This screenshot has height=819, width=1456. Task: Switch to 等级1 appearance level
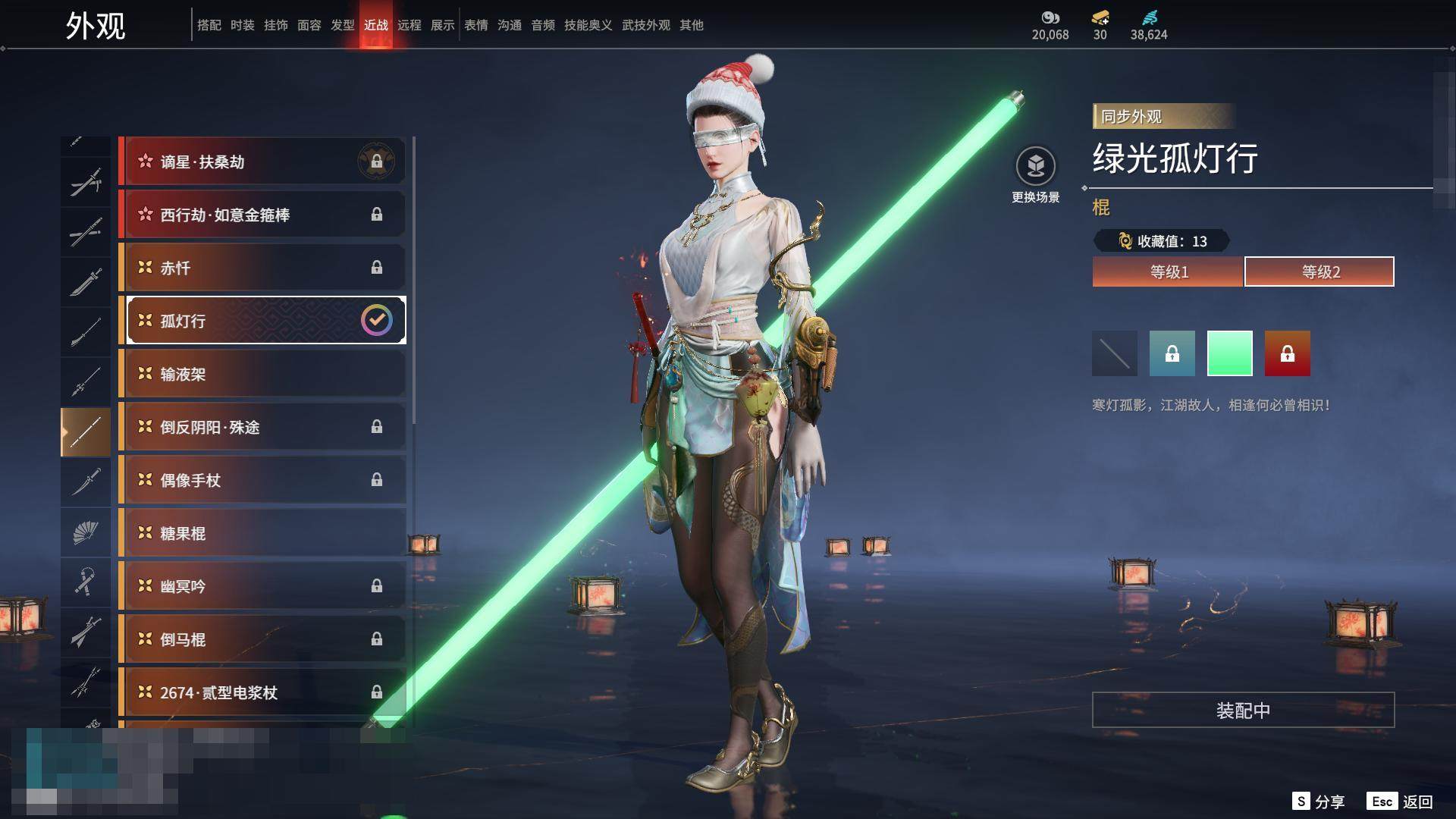click(x=1168, y=271)
